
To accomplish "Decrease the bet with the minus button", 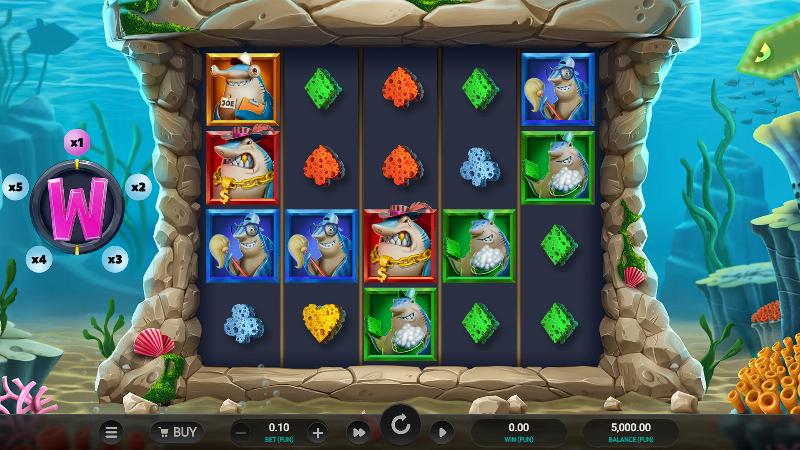I will pyautogui.click(x=241, y=432).
